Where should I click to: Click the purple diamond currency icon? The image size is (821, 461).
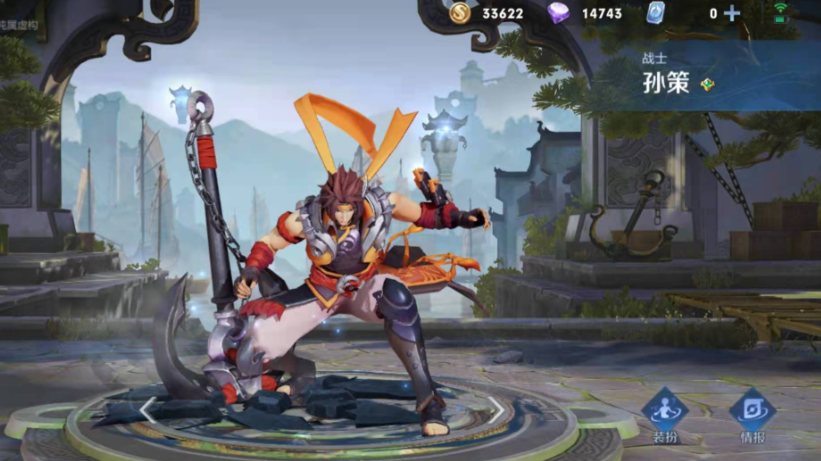[559, 13]
